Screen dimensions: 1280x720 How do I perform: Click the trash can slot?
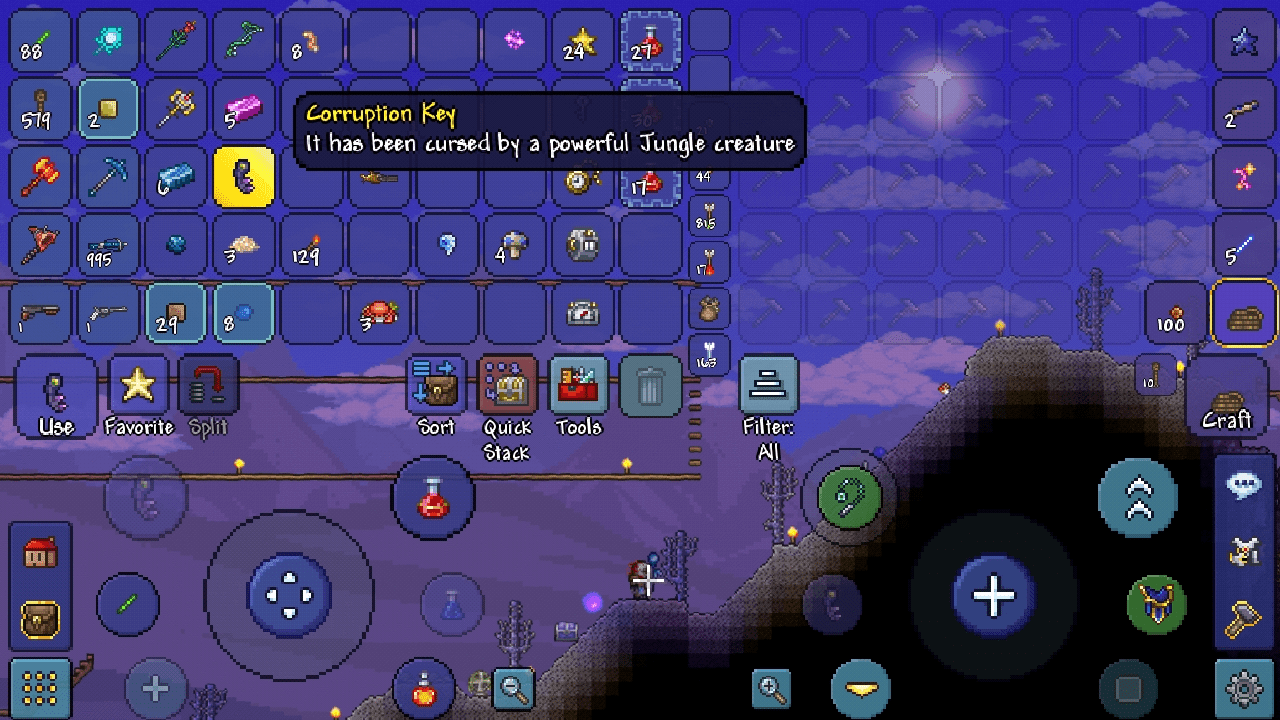[x=650, y=387]
